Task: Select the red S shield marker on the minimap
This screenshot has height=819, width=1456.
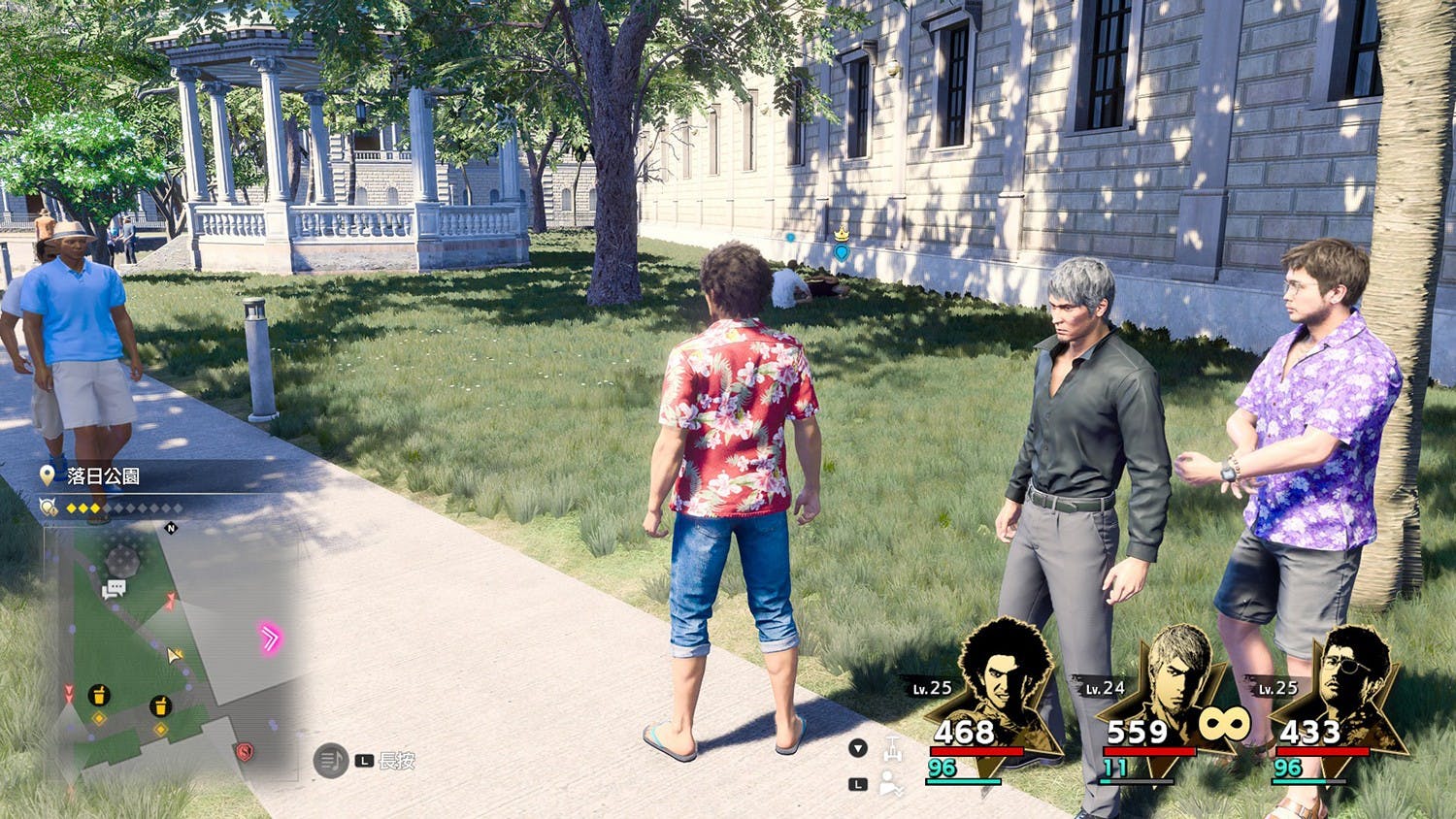Action: pyautogui.click(x=244, y=751)
